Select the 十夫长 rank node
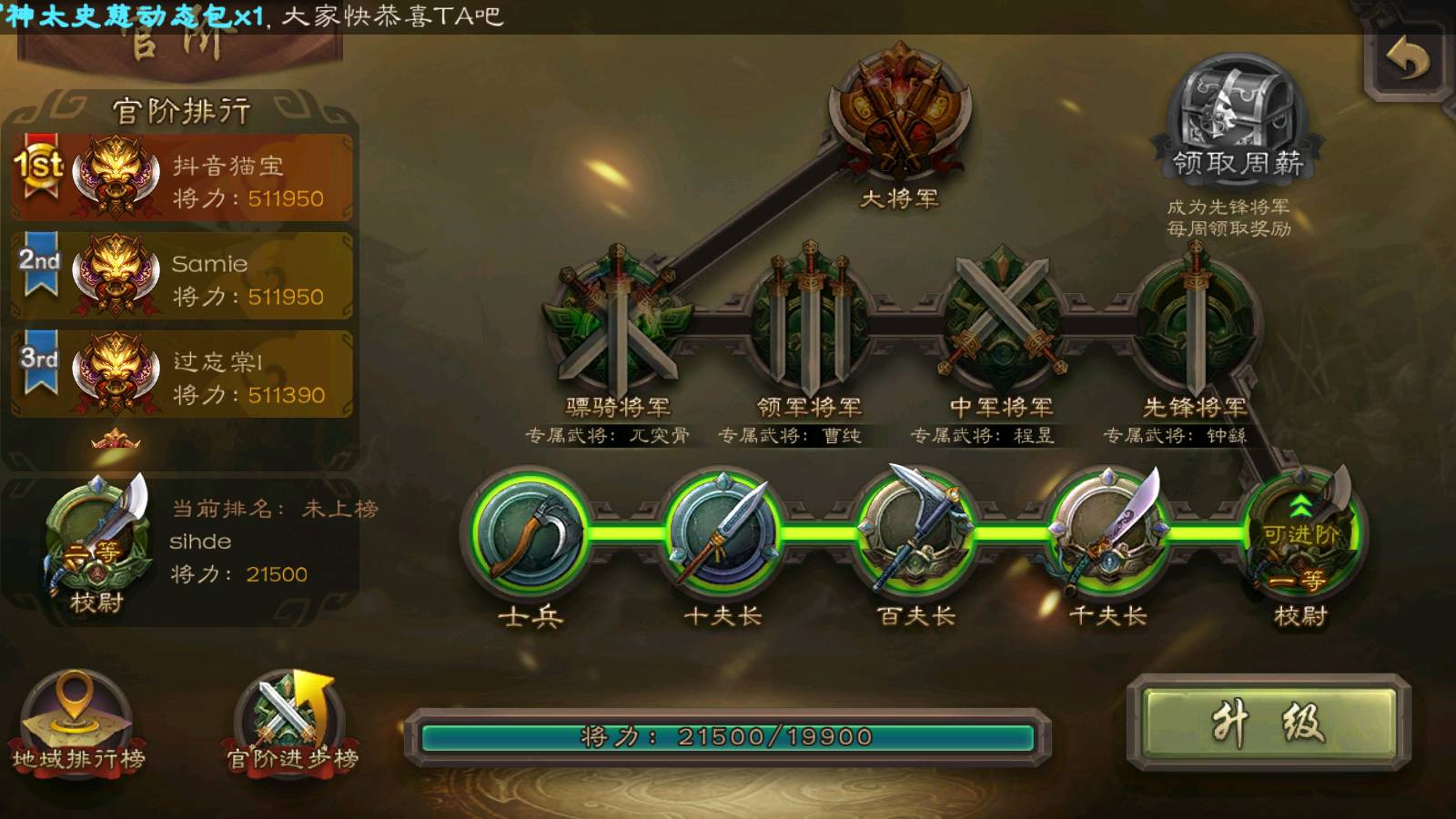This screenshot has height=819, width=1456. coord(723,533)
